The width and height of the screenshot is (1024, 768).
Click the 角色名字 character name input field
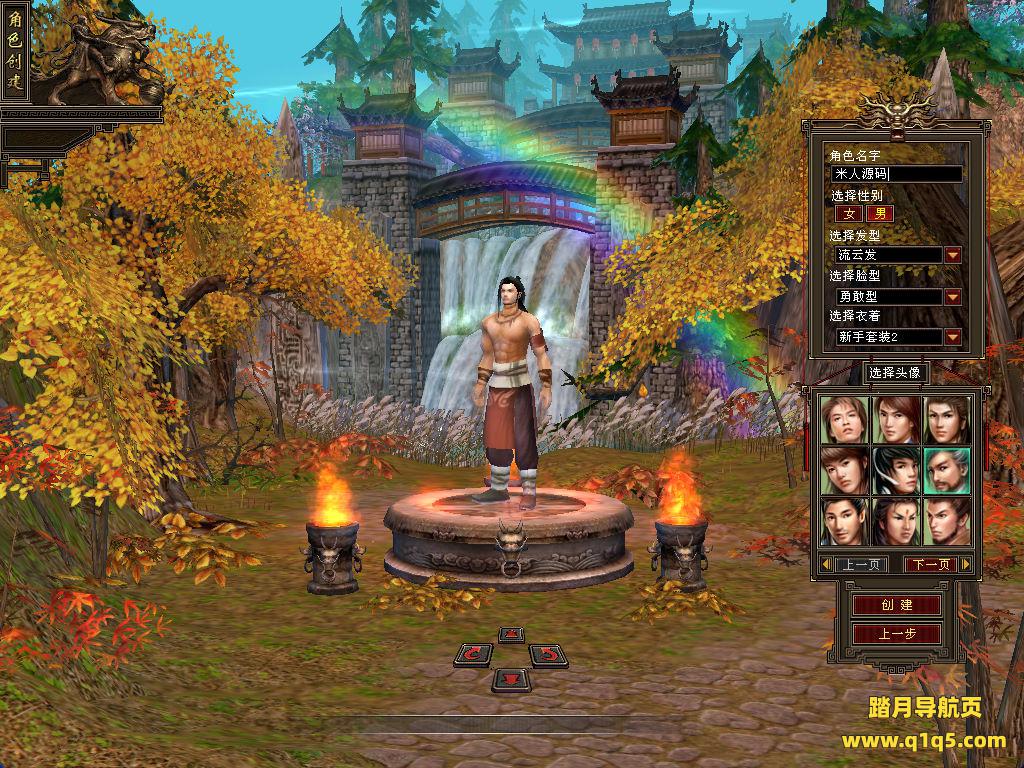(x=897, y=174)
